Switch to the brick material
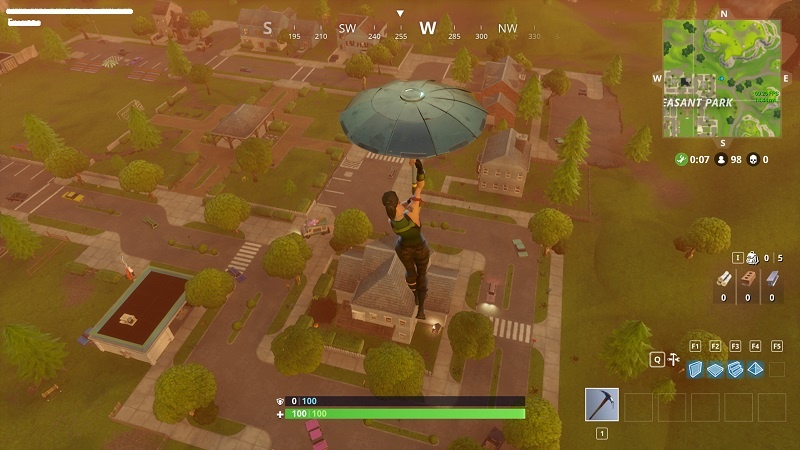Viewport: 800px width, 450px height. (747, 281)
